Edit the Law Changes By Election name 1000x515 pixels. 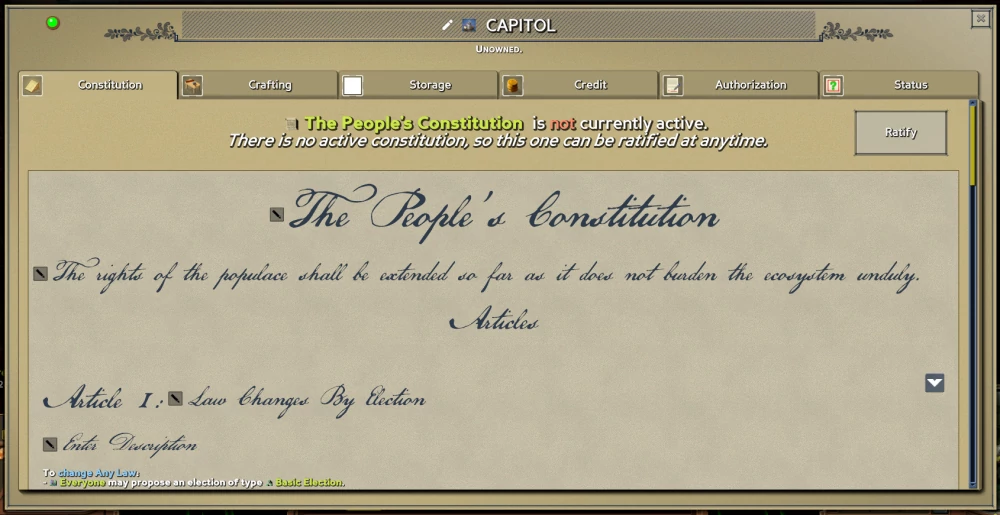[x=175, y=399]
